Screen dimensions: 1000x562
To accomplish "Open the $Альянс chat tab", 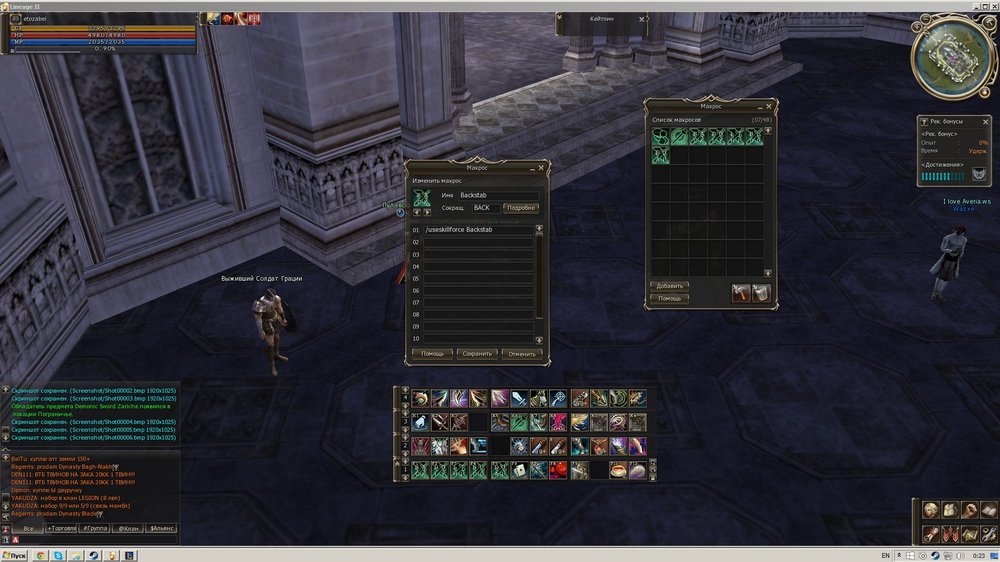I will 161,528.
